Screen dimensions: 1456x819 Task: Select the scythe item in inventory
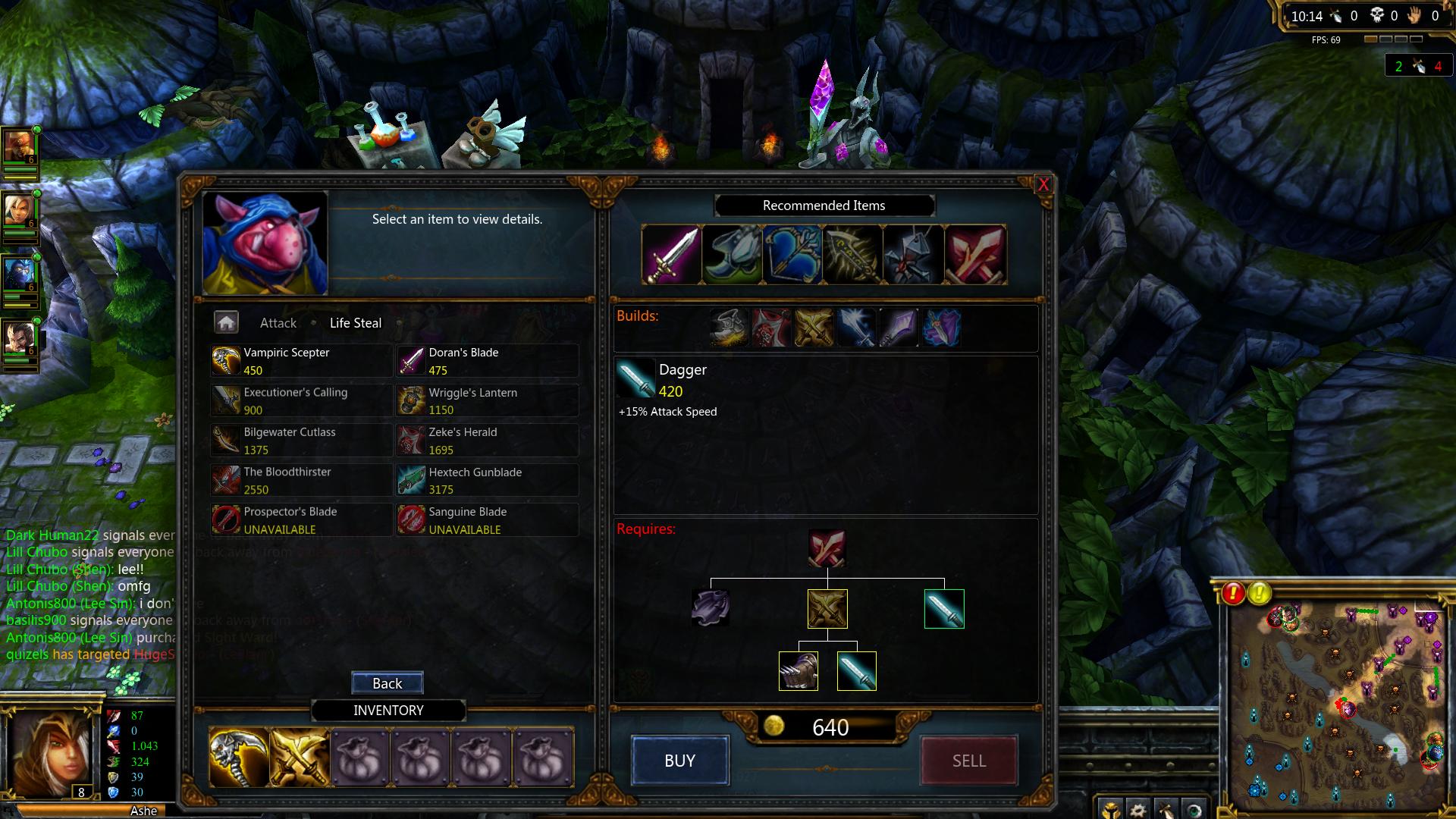pyautogui.click(x=239, y=758)
